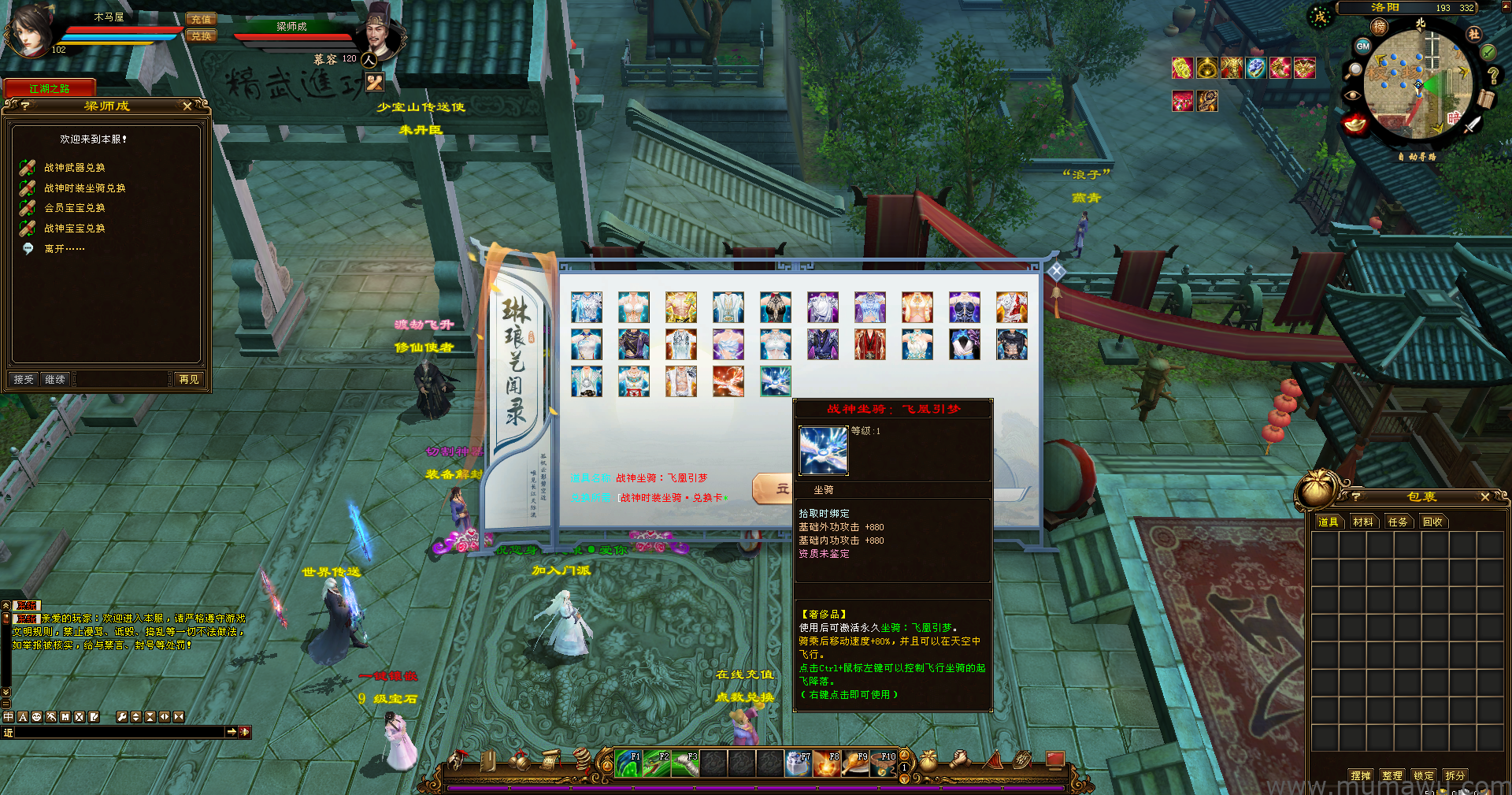Close the 包裹 inventory window
Image resolution: width=1512 pixels, height=795 pixels.
coord(1485,497)
